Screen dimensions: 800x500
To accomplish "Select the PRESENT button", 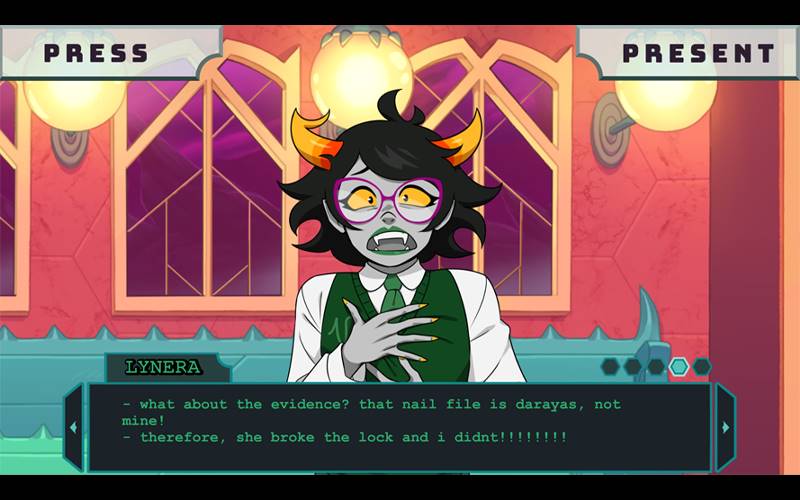I will 698,53.
